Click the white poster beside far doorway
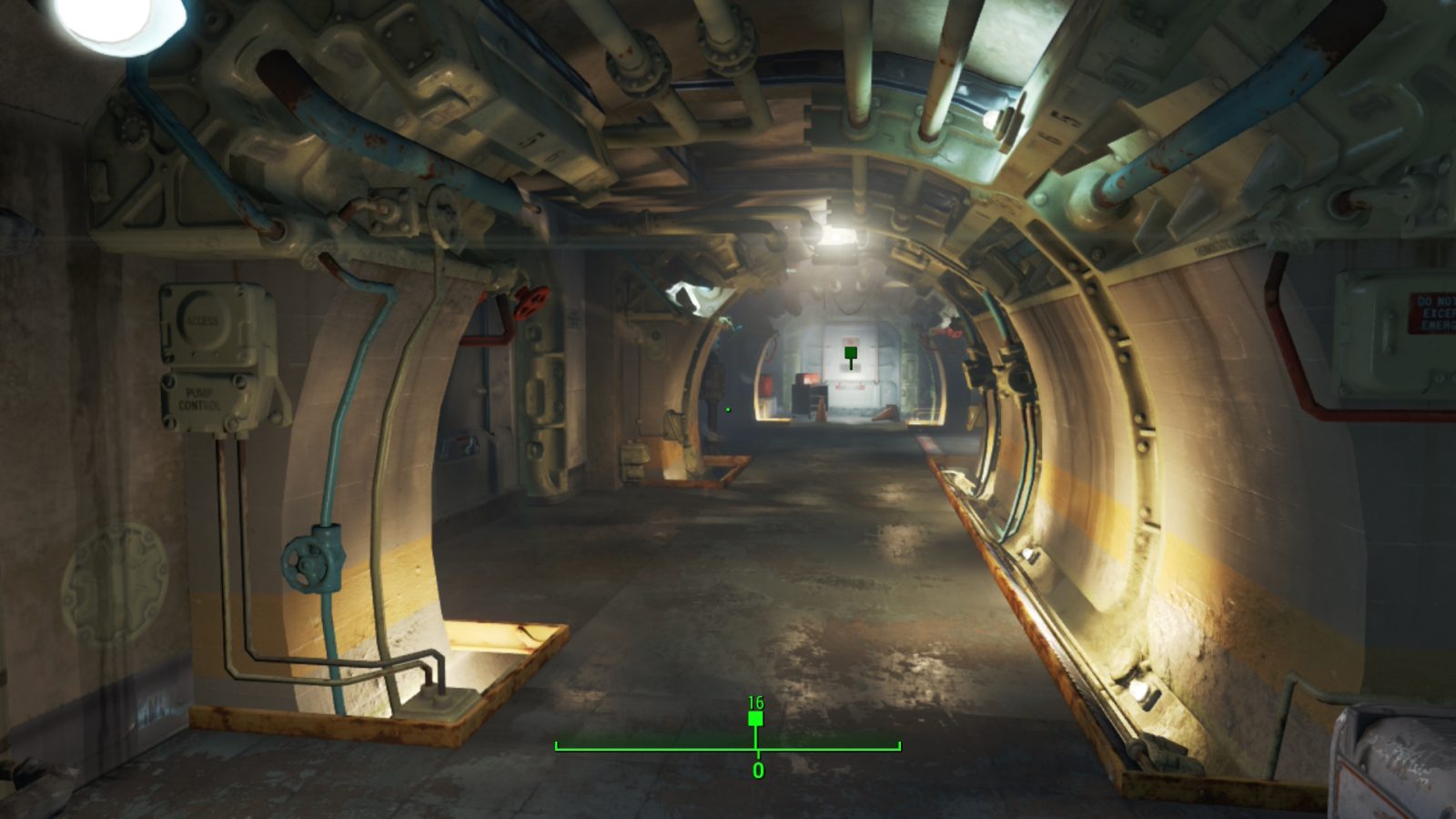This screenshot has width=1456, height=819. click(850, 339)
